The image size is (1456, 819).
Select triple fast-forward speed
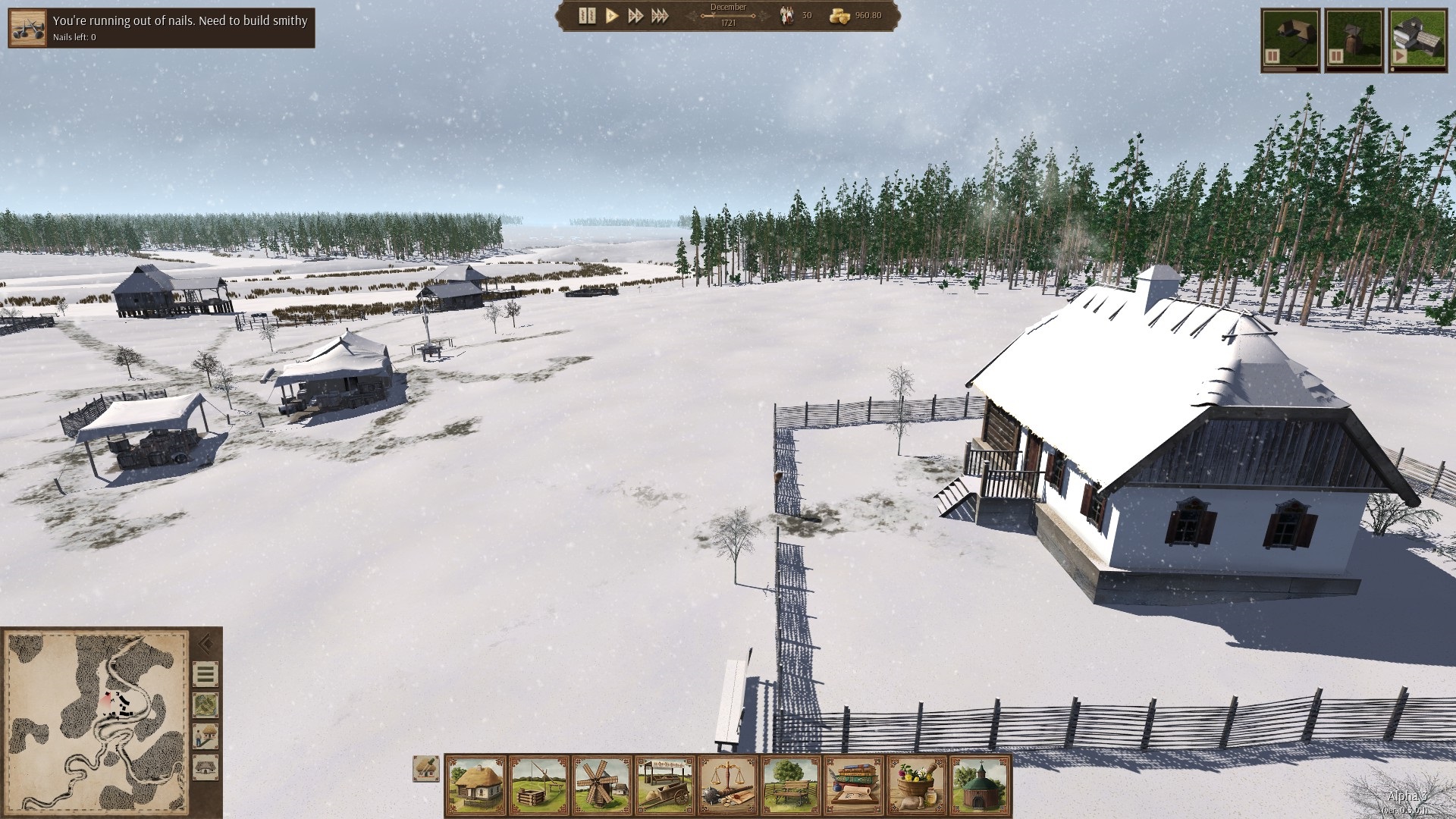point(660,16)
